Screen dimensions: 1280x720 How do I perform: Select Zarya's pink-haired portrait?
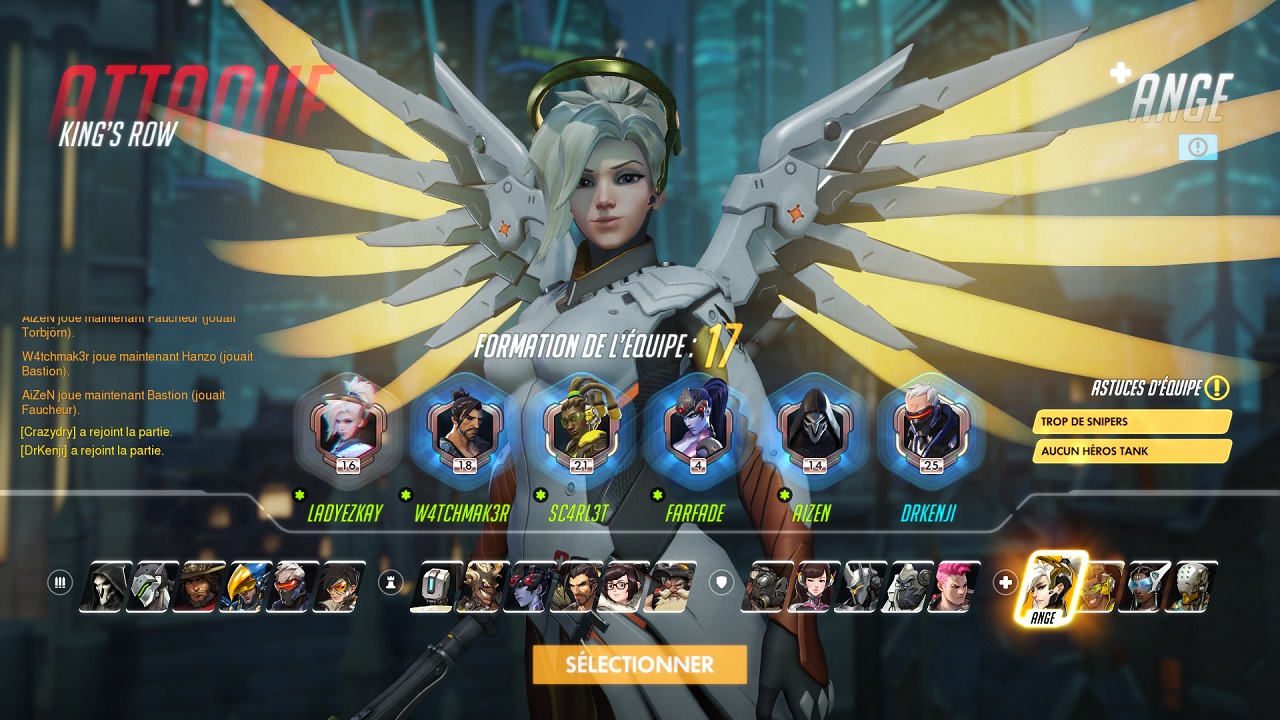point(953,587)
